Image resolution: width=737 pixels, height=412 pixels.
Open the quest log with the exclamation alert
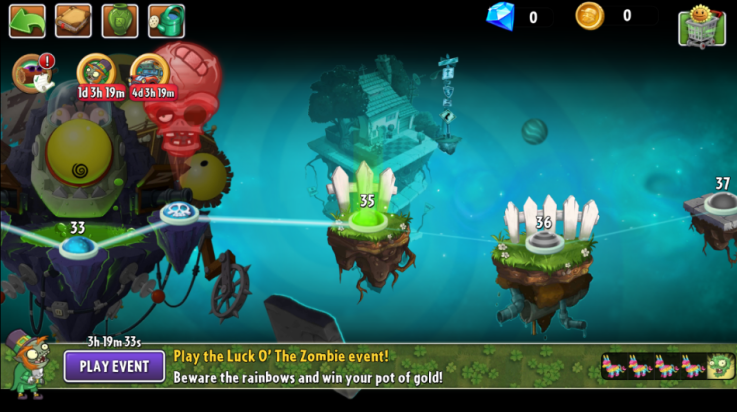33,73
